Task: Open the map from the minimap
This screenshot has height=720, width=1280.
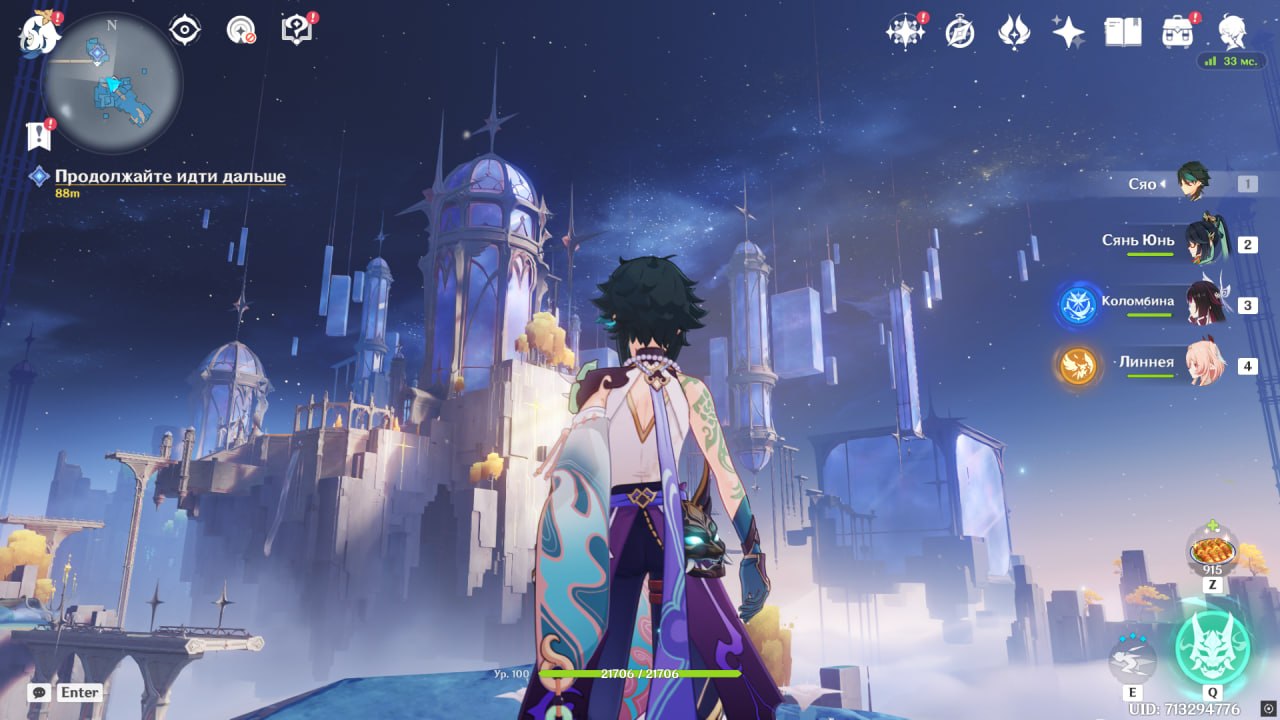Action: 111,82
